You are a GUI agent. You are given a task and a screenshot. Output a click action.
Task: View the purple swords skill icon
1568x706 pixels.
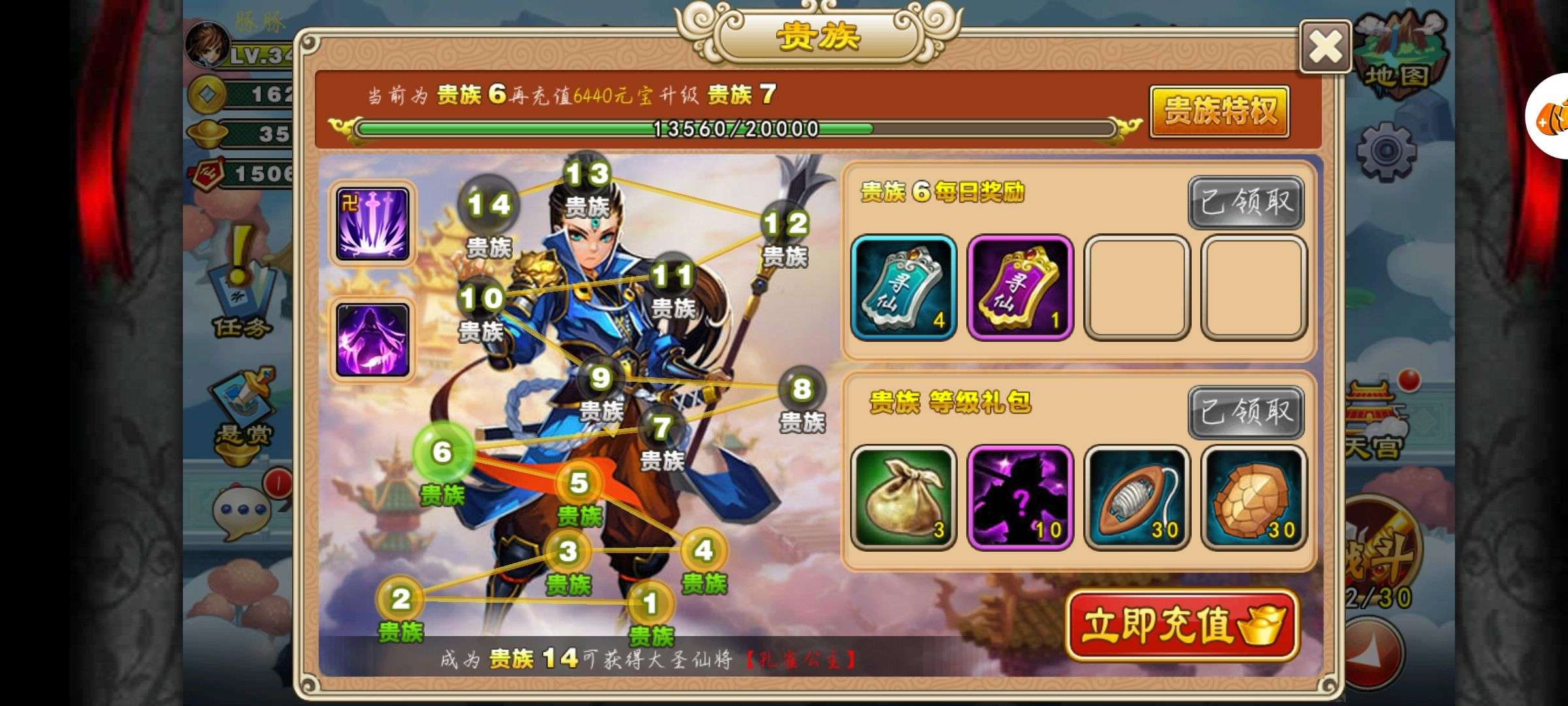point(372,224)
